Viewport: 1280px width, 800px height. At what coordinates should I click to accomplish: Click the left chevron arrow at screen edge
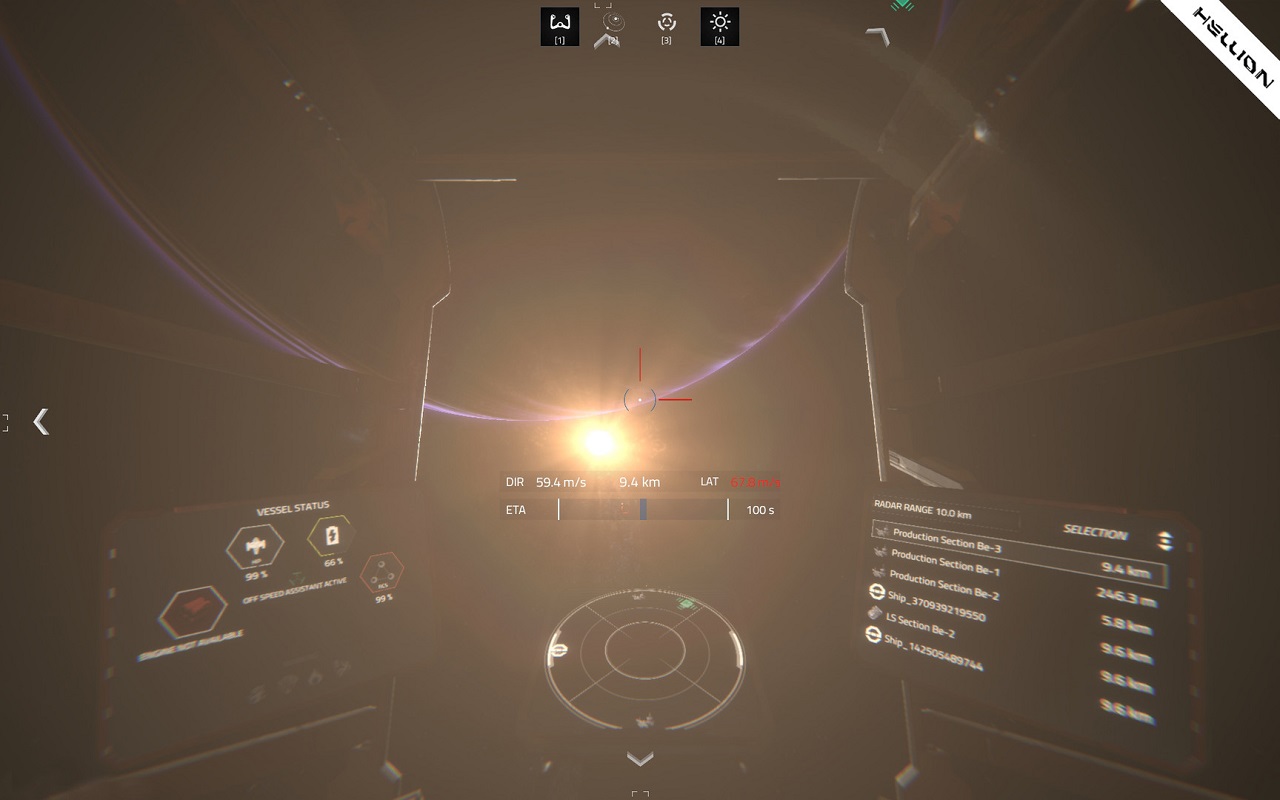point(41,421)
